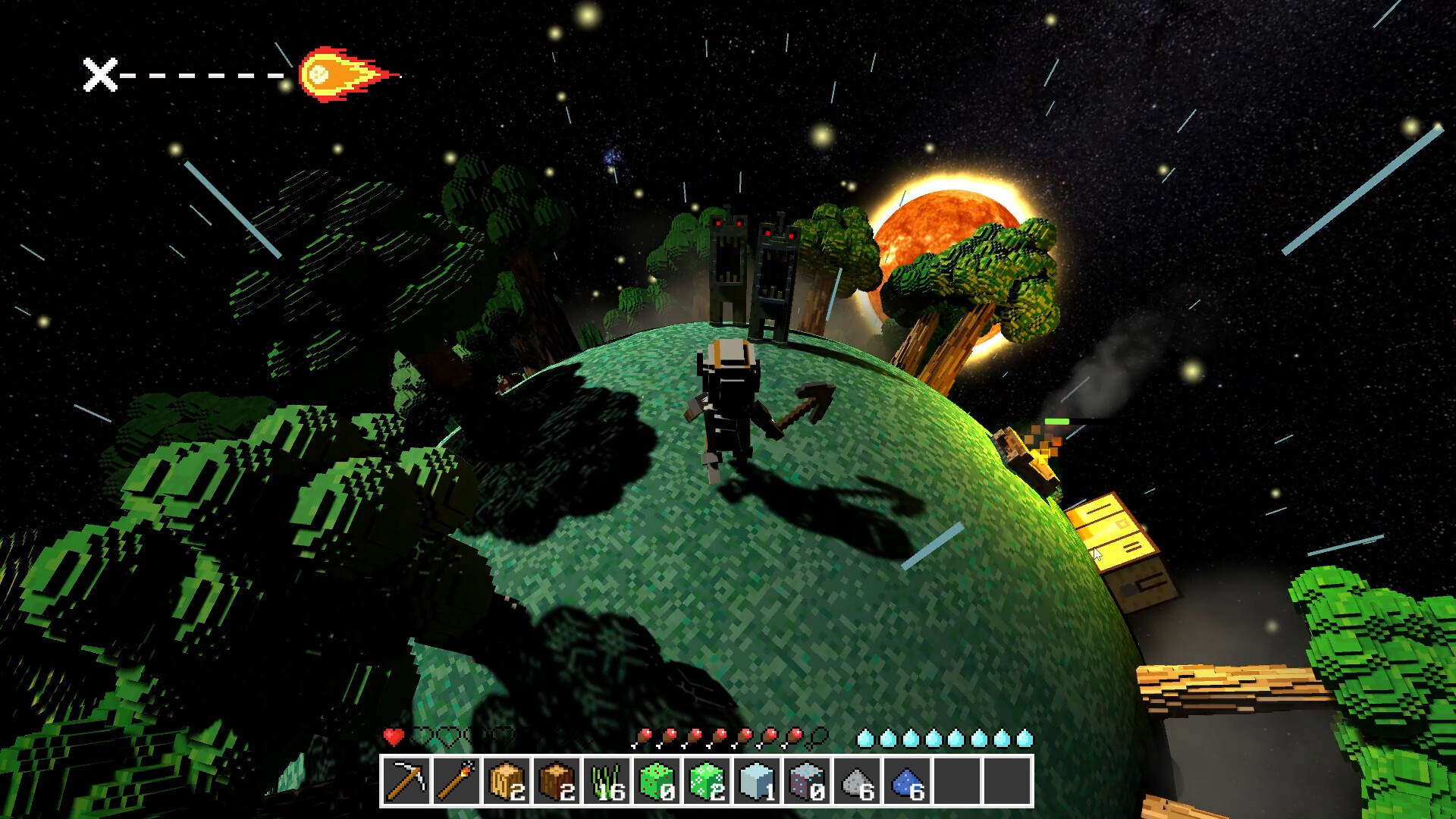The height and width of the screenshot is (819, 1456).
Task: Select the blue powder pile slot
Action: pyautogui.click(x=907, y=781)
